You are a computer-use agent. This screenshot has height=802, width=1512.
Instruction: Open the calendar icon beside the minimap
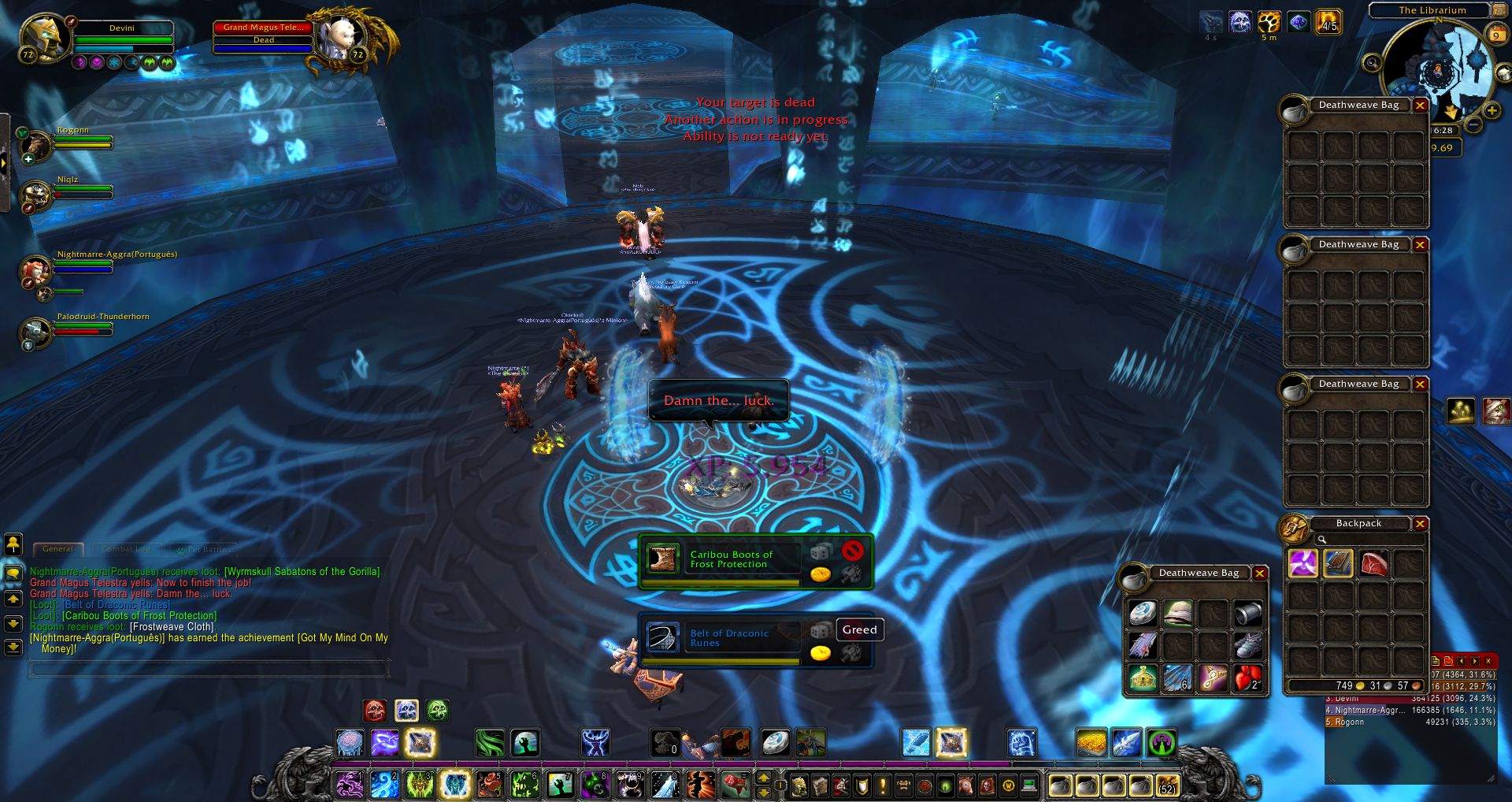click(x=1496, y=35)
